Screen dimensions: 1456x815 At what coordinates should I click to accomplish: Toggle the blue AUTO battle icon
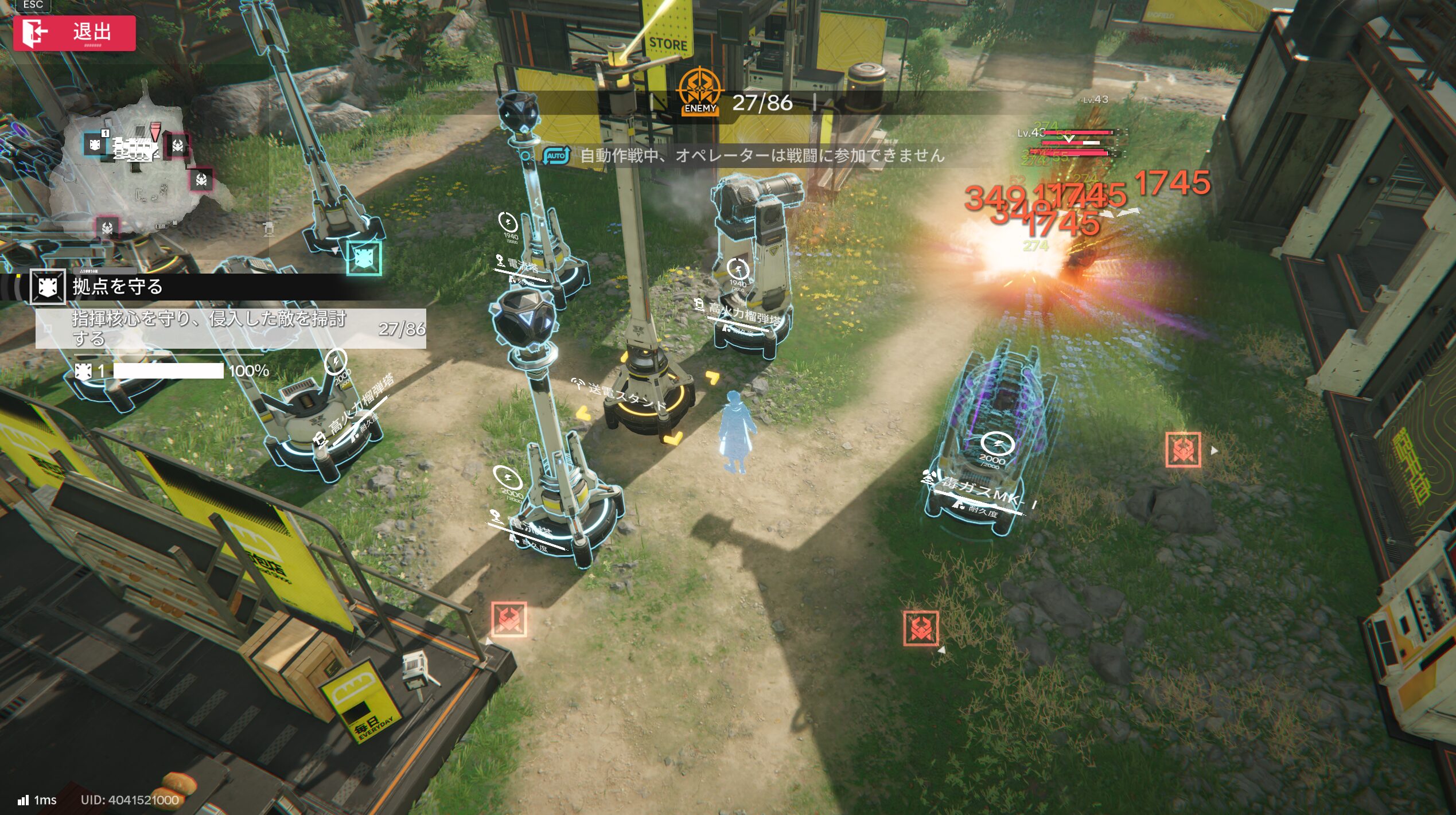point(556,155)
